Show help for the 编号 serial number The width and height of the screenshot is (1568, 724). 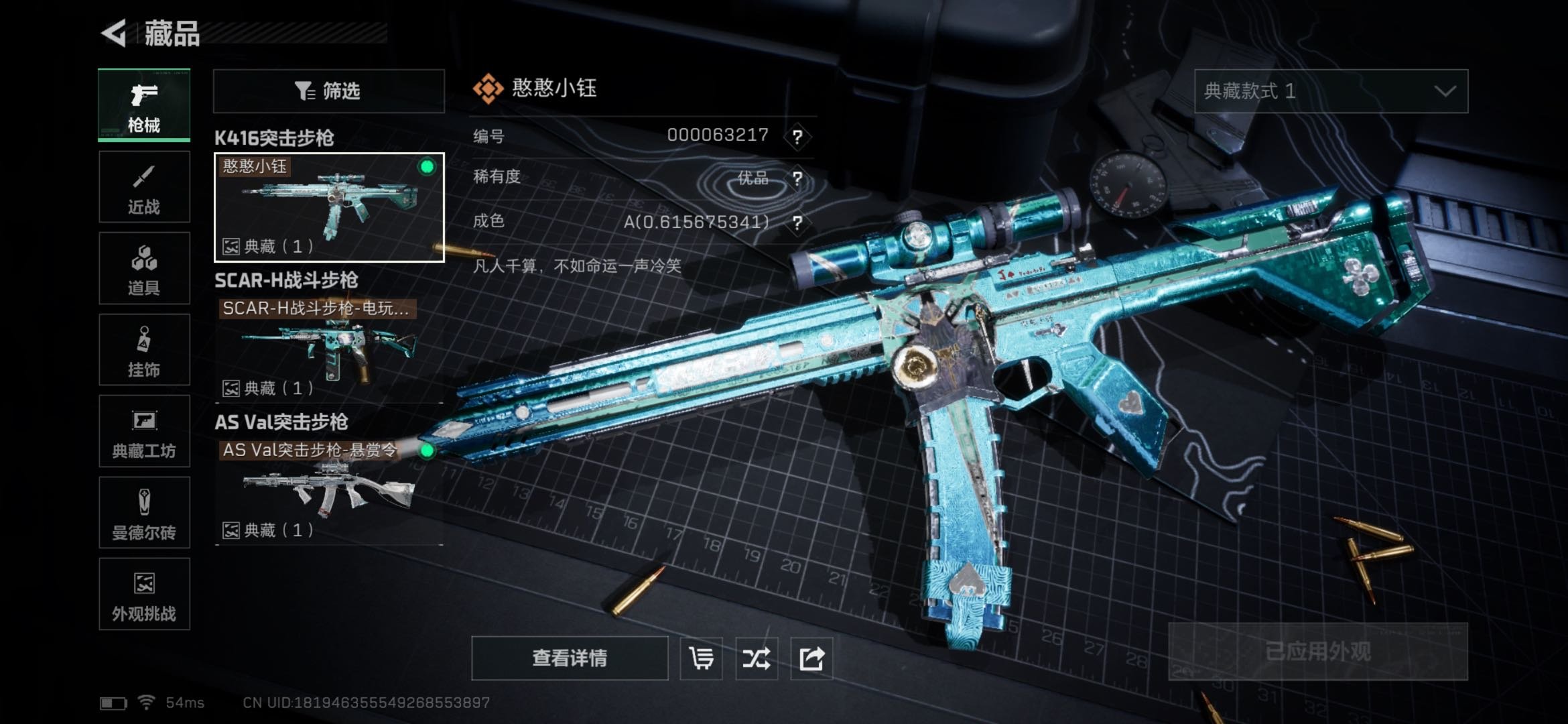click(797, 137)
